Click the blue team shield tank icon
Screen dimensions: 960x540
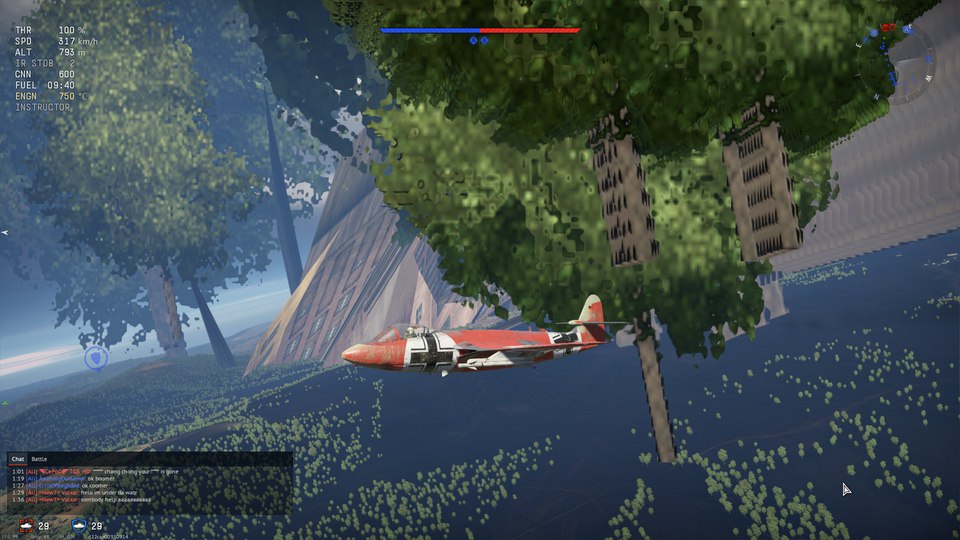pyautogui.click(x=79, y=526)
